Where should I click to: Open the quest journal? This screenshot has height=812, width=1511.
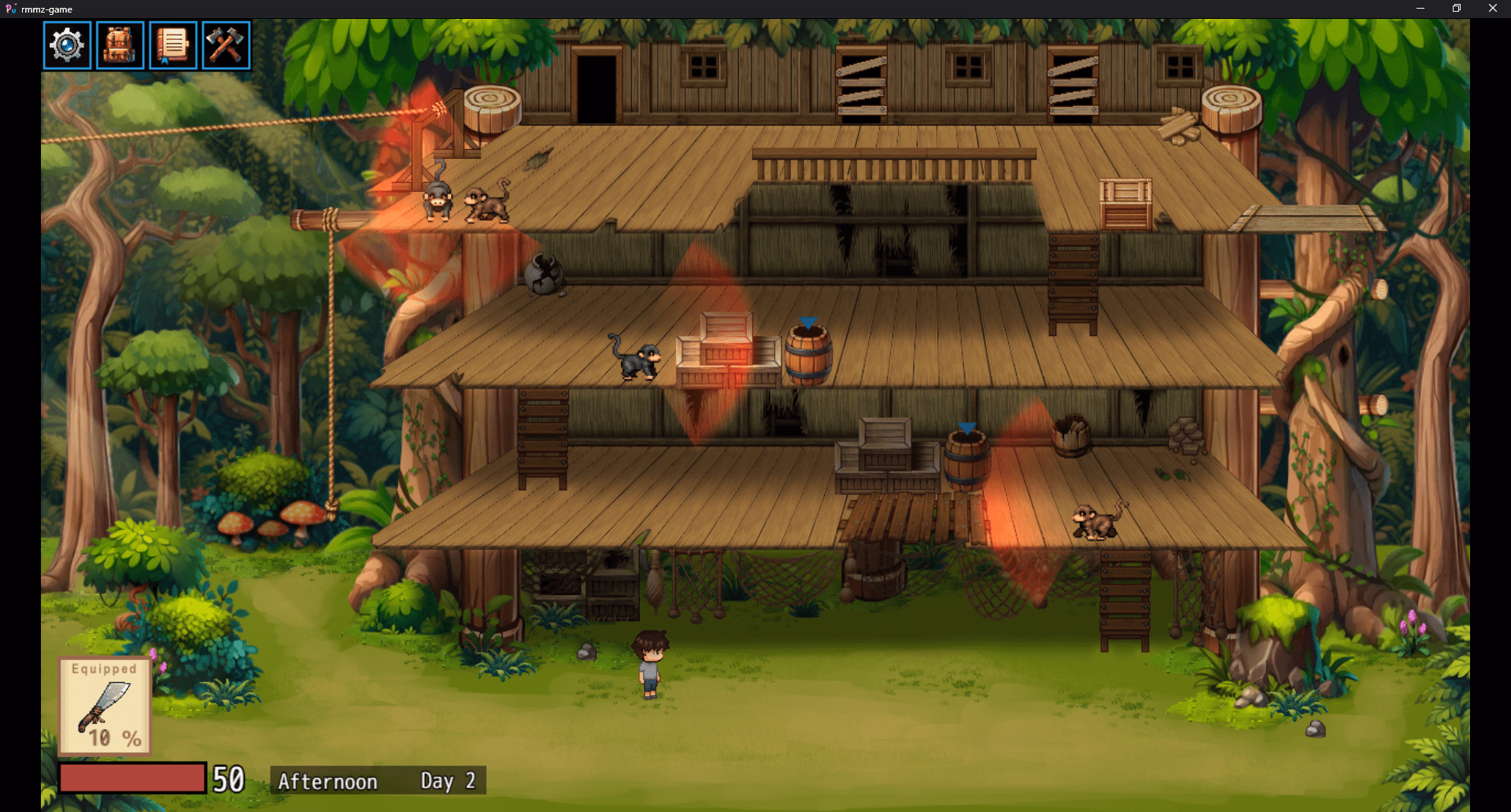172,45
